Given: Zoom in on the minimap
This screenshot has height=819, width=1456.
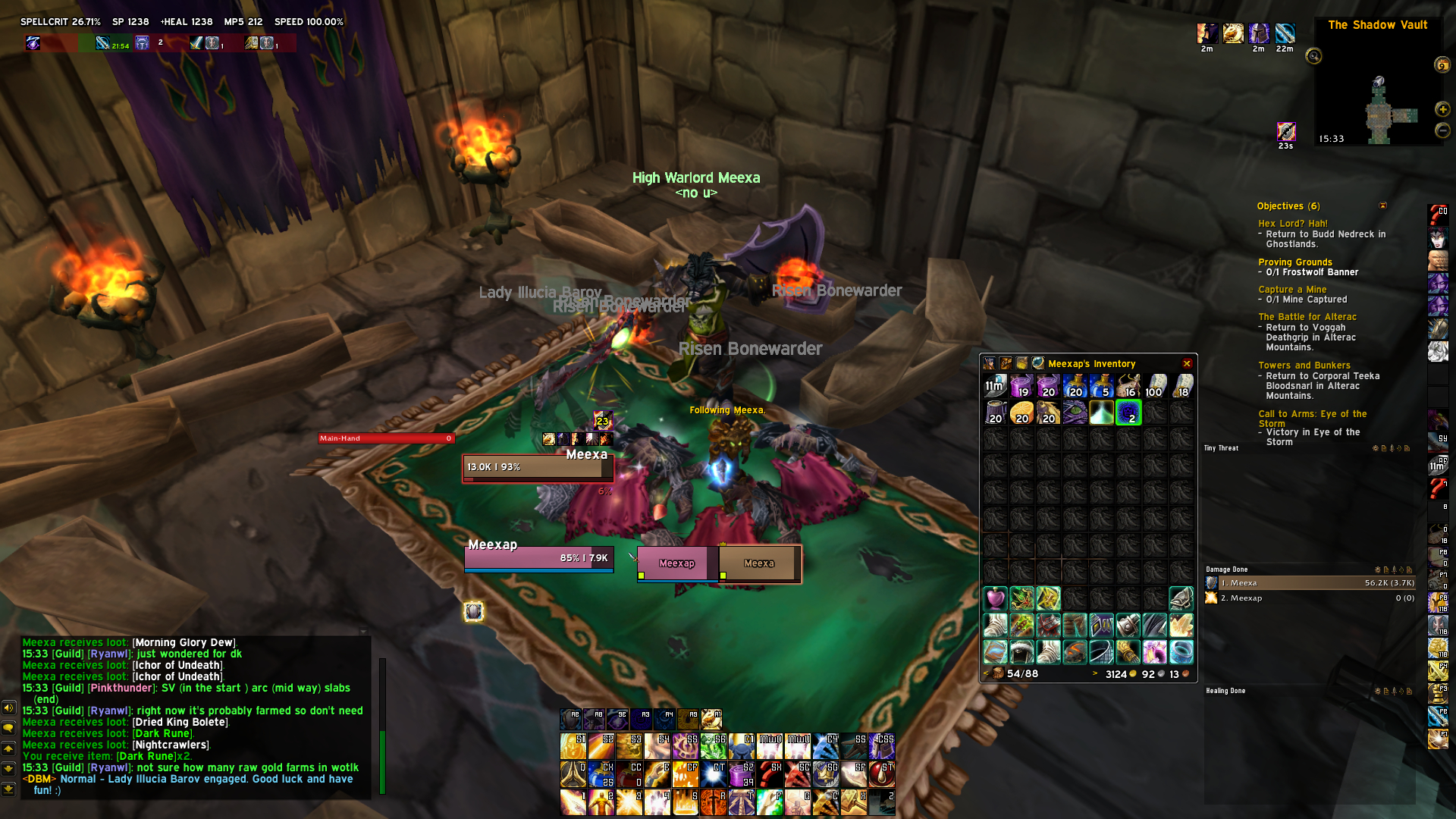Looking at the screenshot, I should [x=1442, y=109].
